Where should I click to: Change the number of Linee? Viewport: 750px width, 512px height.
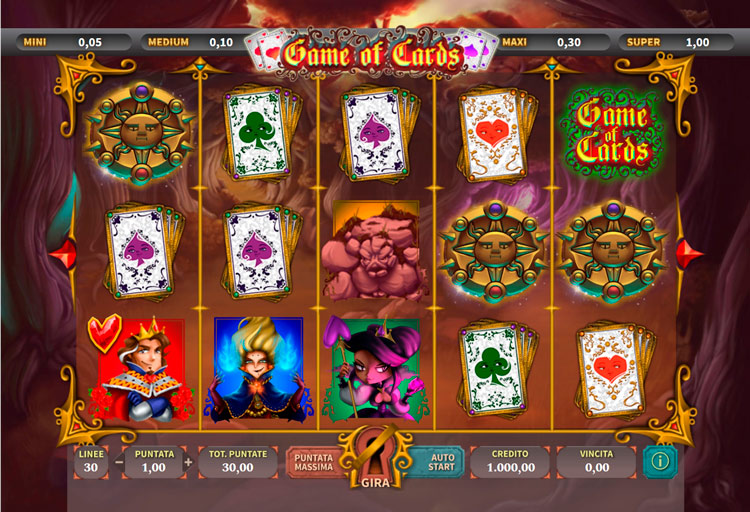tap(91, 461)
